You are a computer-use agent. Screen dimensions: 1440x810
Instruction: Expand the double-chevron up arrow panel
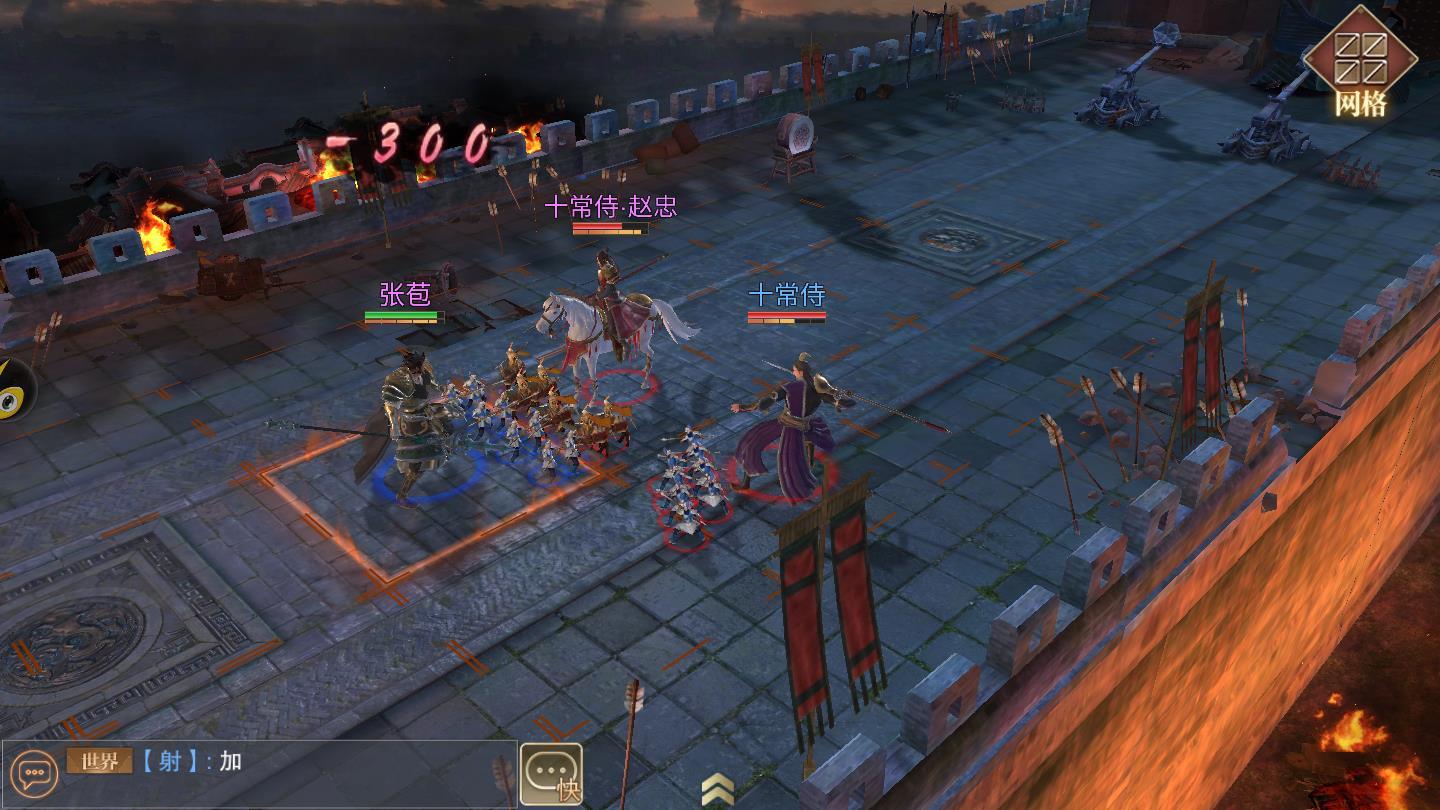tap(717, 789)
